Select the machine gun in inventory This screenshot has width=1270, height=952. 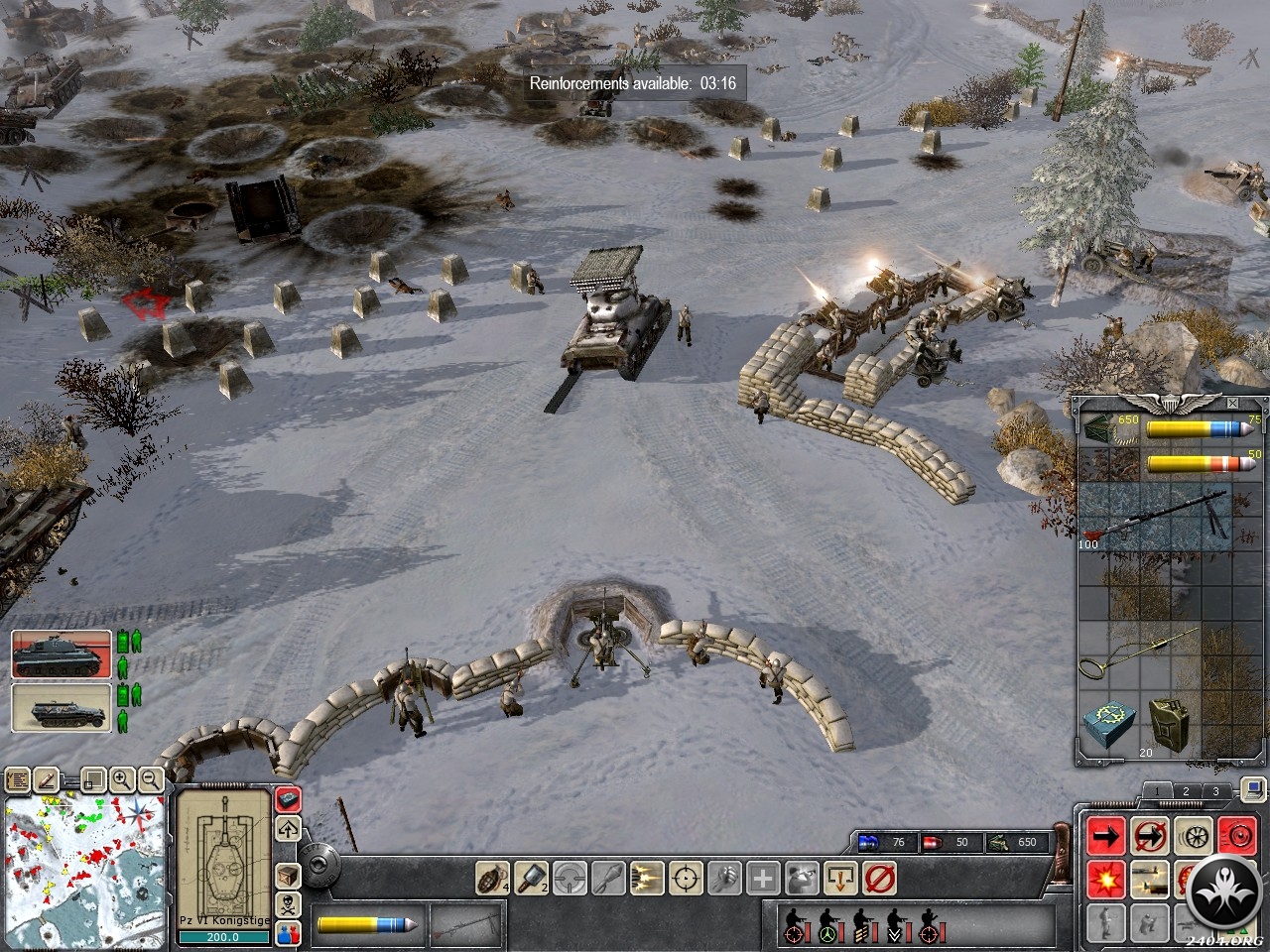(1157, 516)
